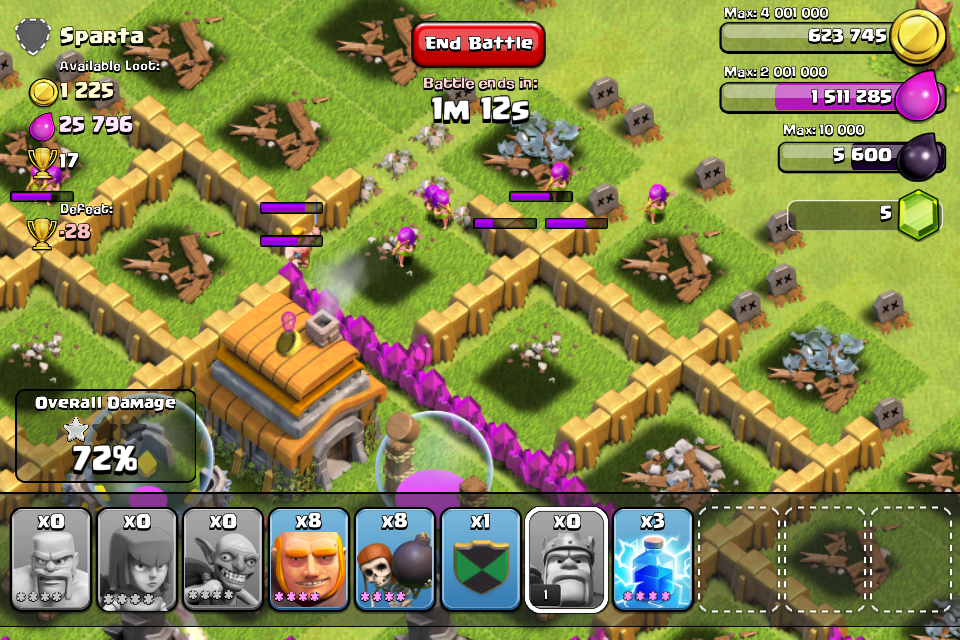Select the Goblin troop slot

click(223, 560)
